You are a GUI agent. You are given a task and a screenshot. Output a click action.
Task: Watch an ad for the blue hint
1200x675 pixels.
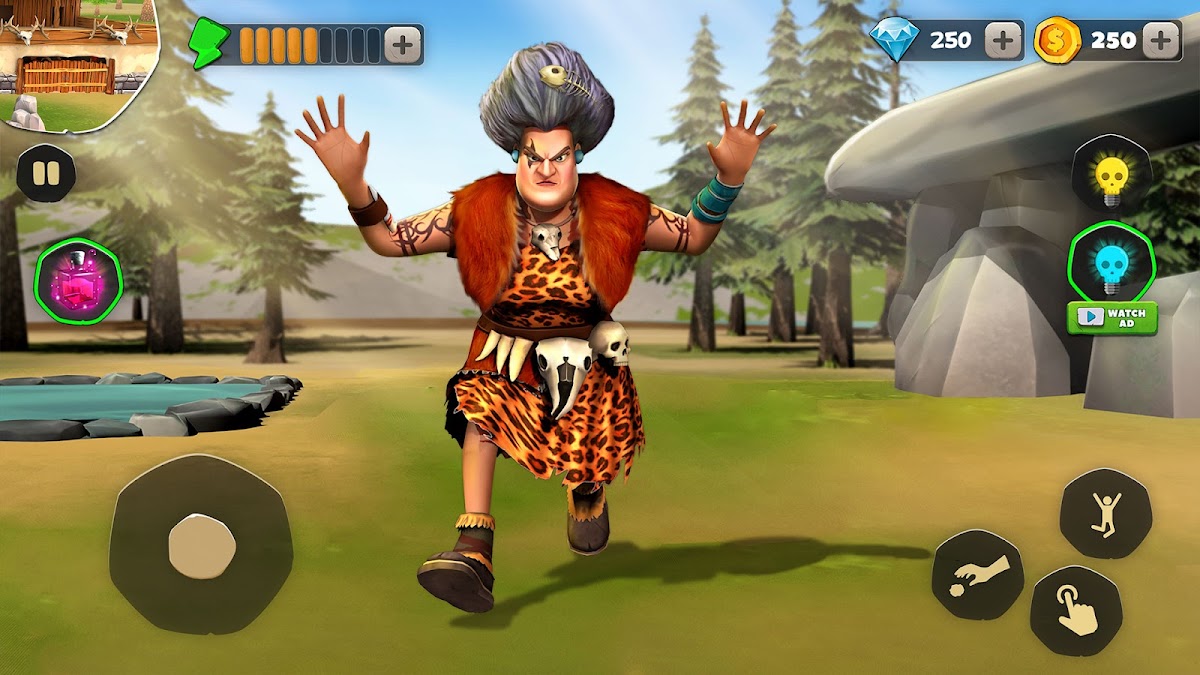[1111, 318]
